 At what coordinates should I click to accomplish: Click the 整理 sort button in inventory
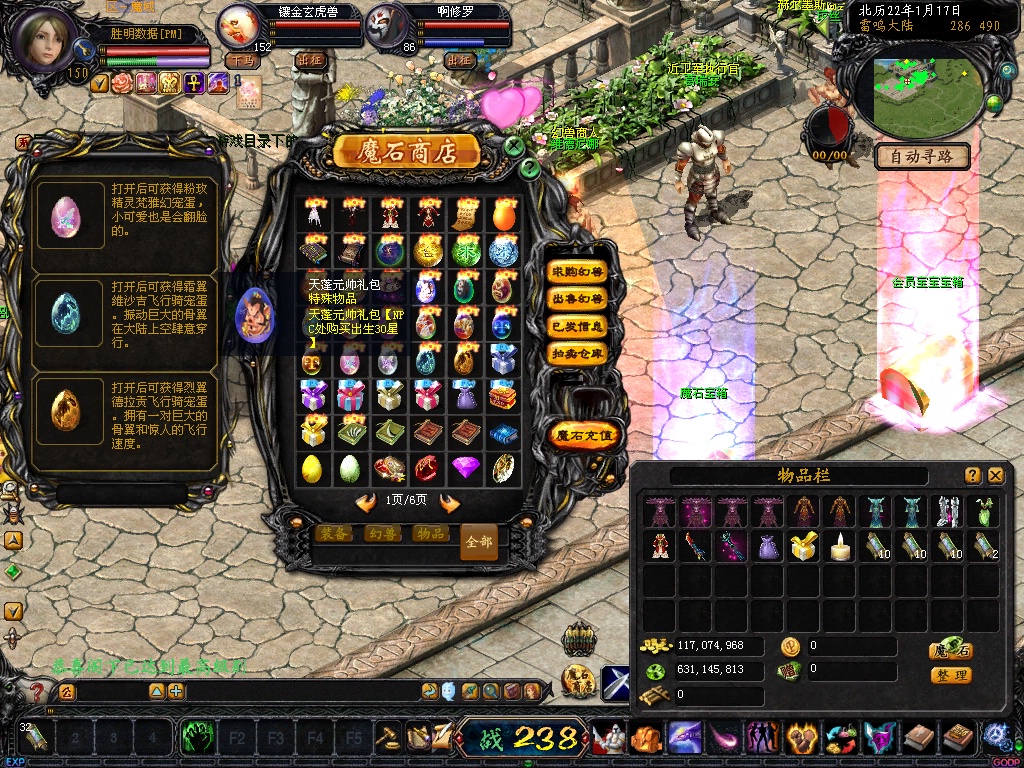(951, 675)
